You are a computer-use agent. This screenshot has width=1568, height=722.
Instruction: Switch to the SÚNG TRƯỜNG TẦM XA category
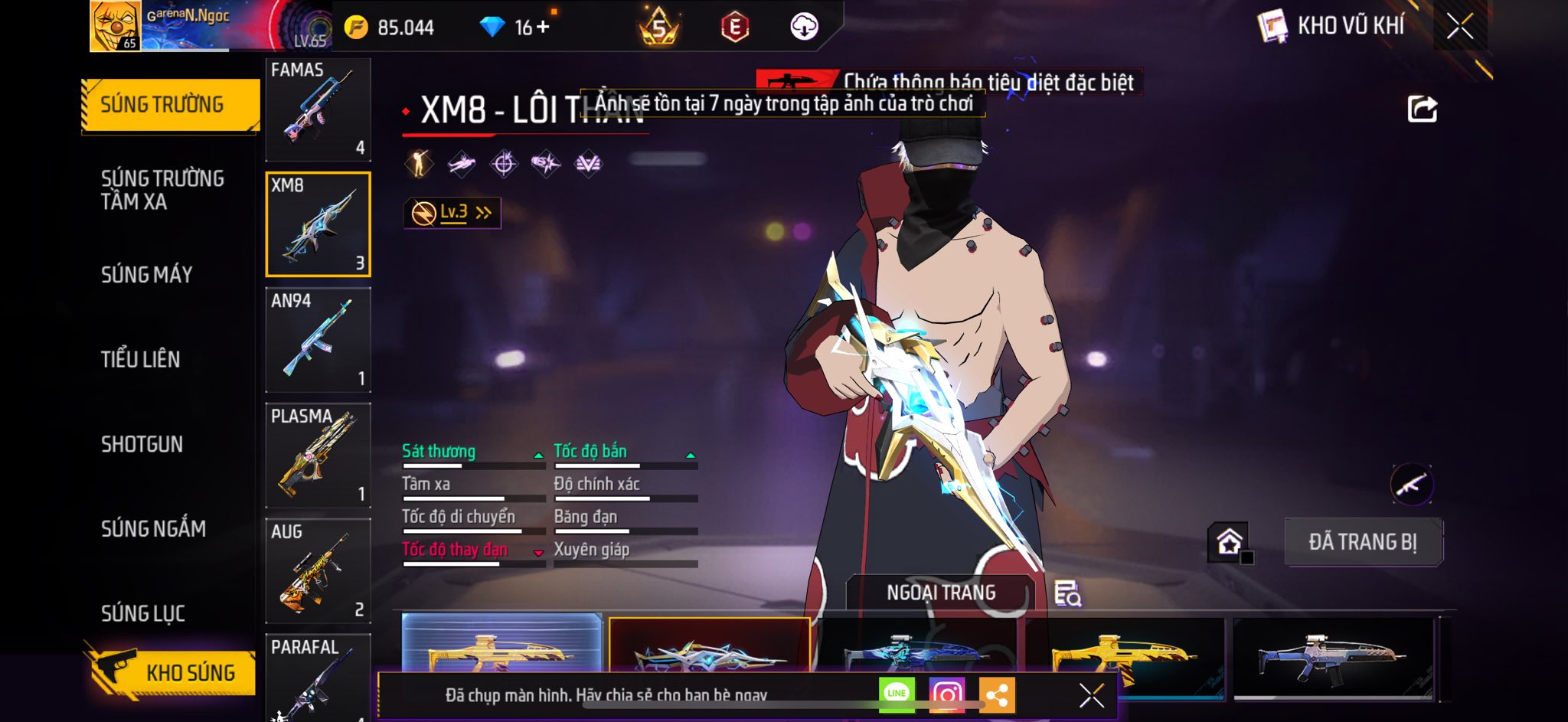click(x=162, y=190)
